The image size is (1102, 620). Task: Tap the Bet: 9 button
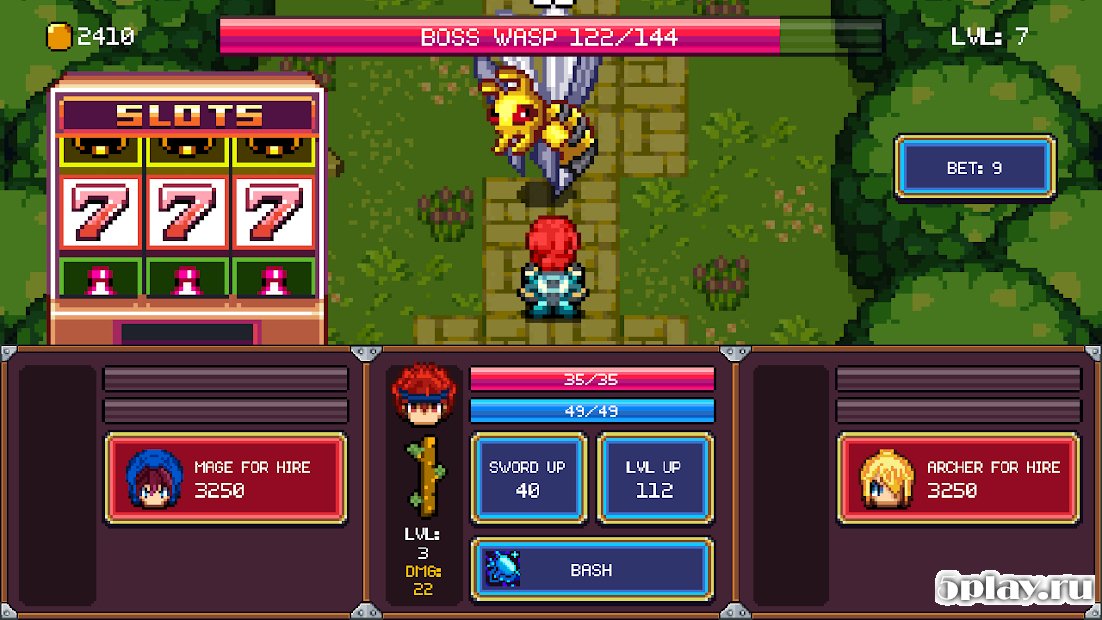pos(975,168)
